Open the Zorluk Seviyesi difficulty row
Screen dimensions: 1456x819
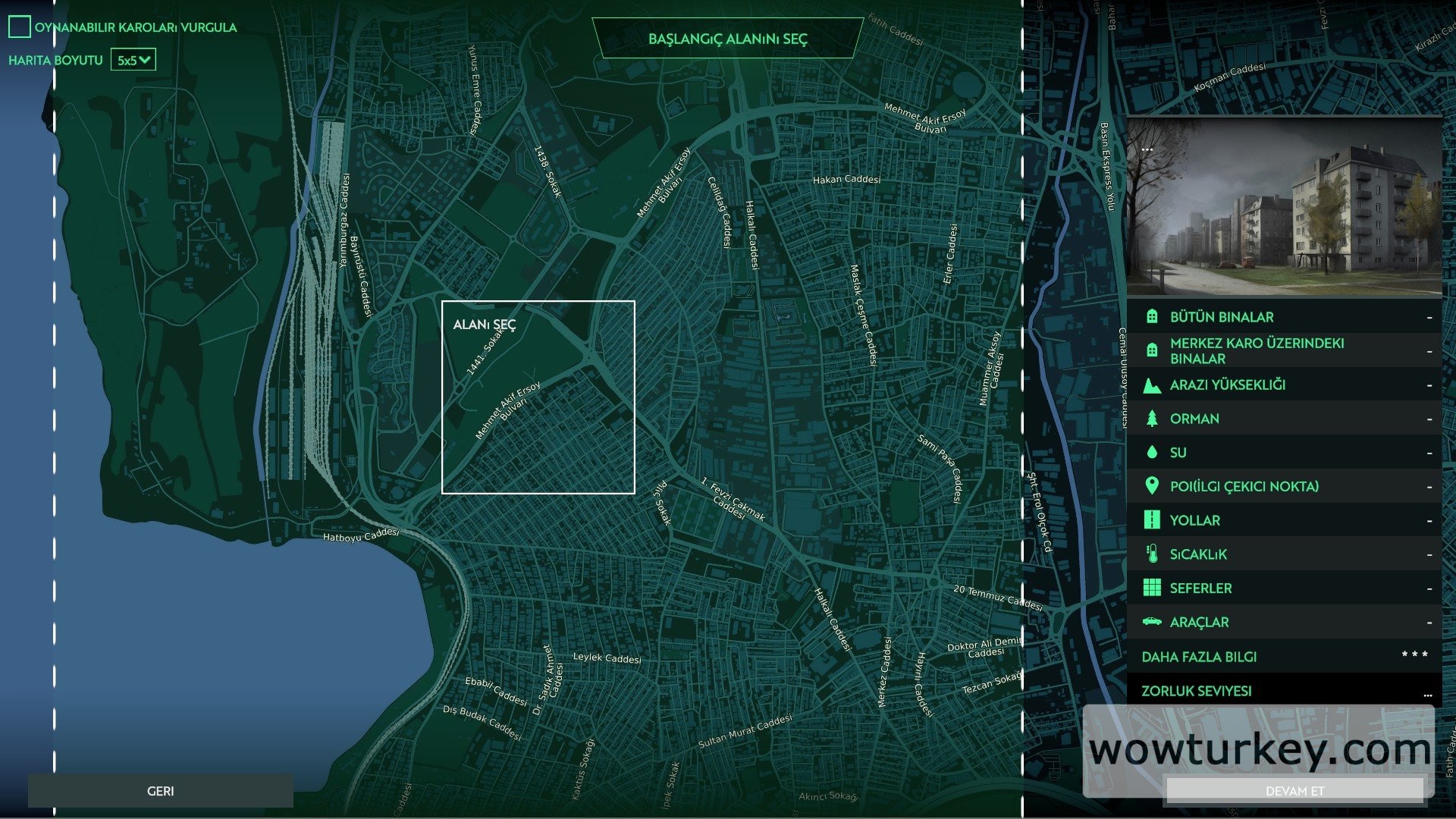tap(1284, 691)
